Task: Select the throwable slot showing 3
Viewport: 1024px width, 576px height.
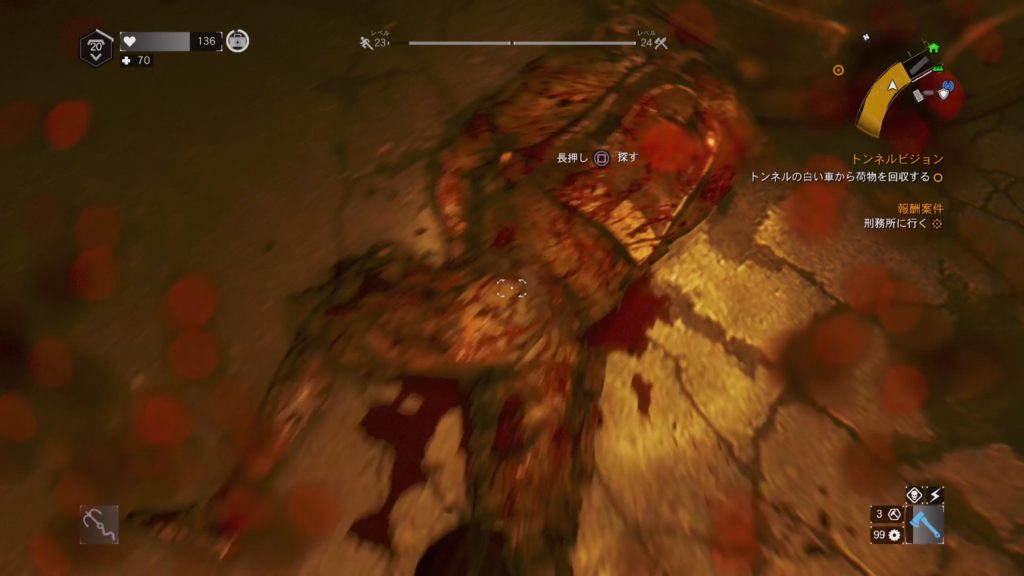Action: click(887, 514)
